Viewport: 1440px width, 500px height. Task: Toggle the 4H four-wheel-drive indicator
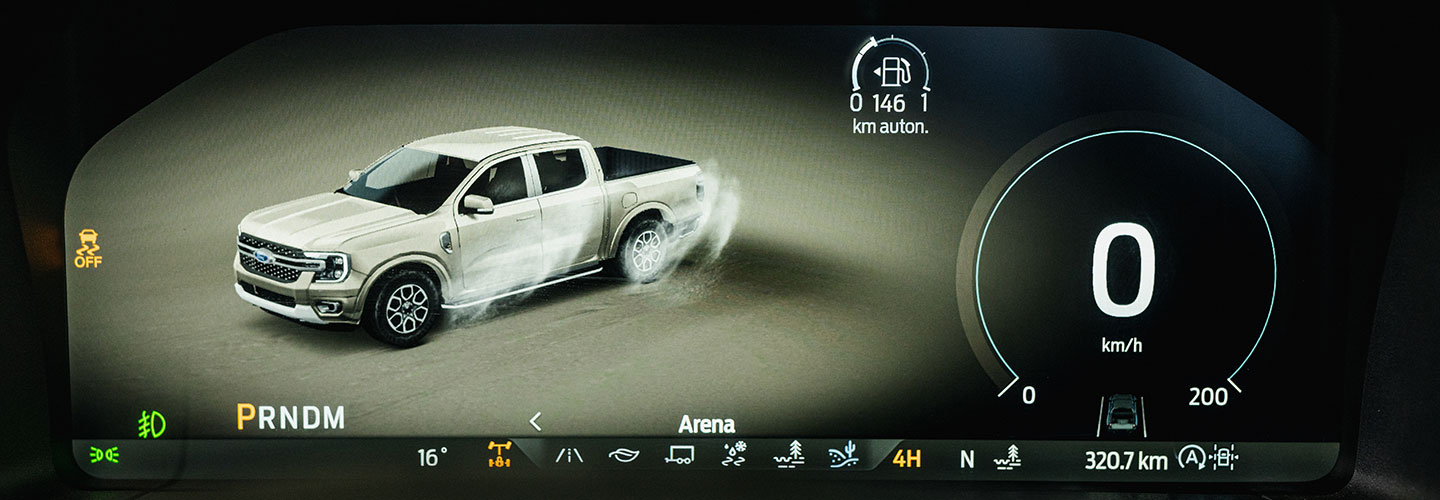(x=906, y=459)
